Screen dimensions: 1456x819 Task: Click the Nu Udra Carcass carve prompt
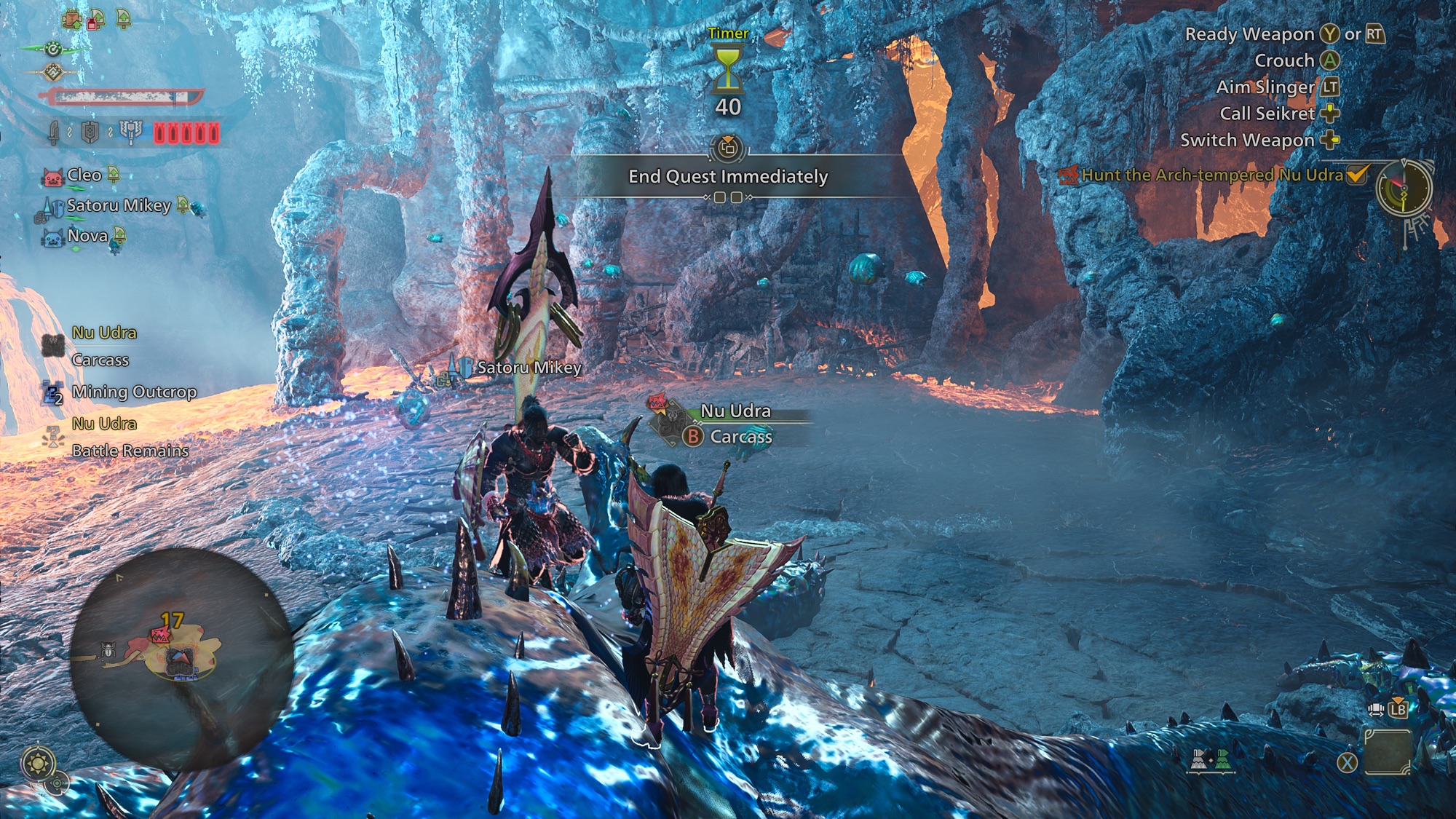(x=740, y=437)
